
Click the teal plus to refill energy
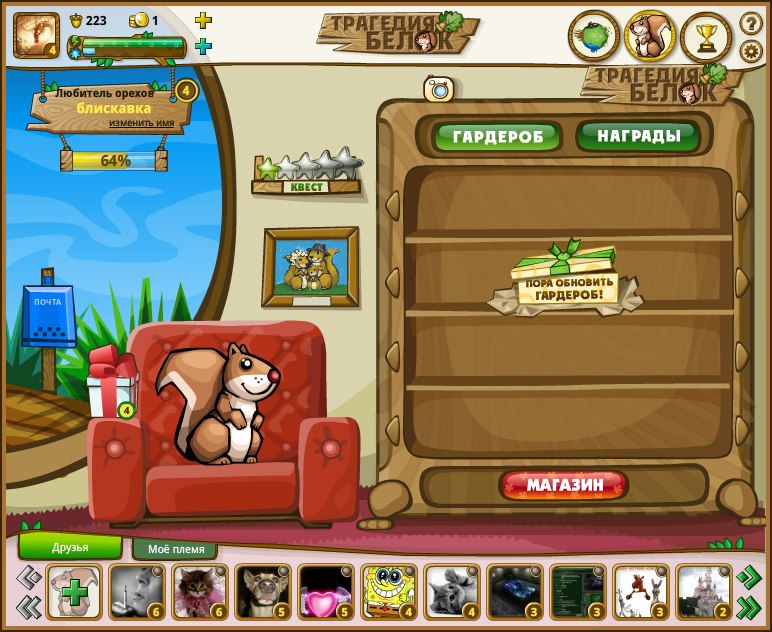click(203, 46)
